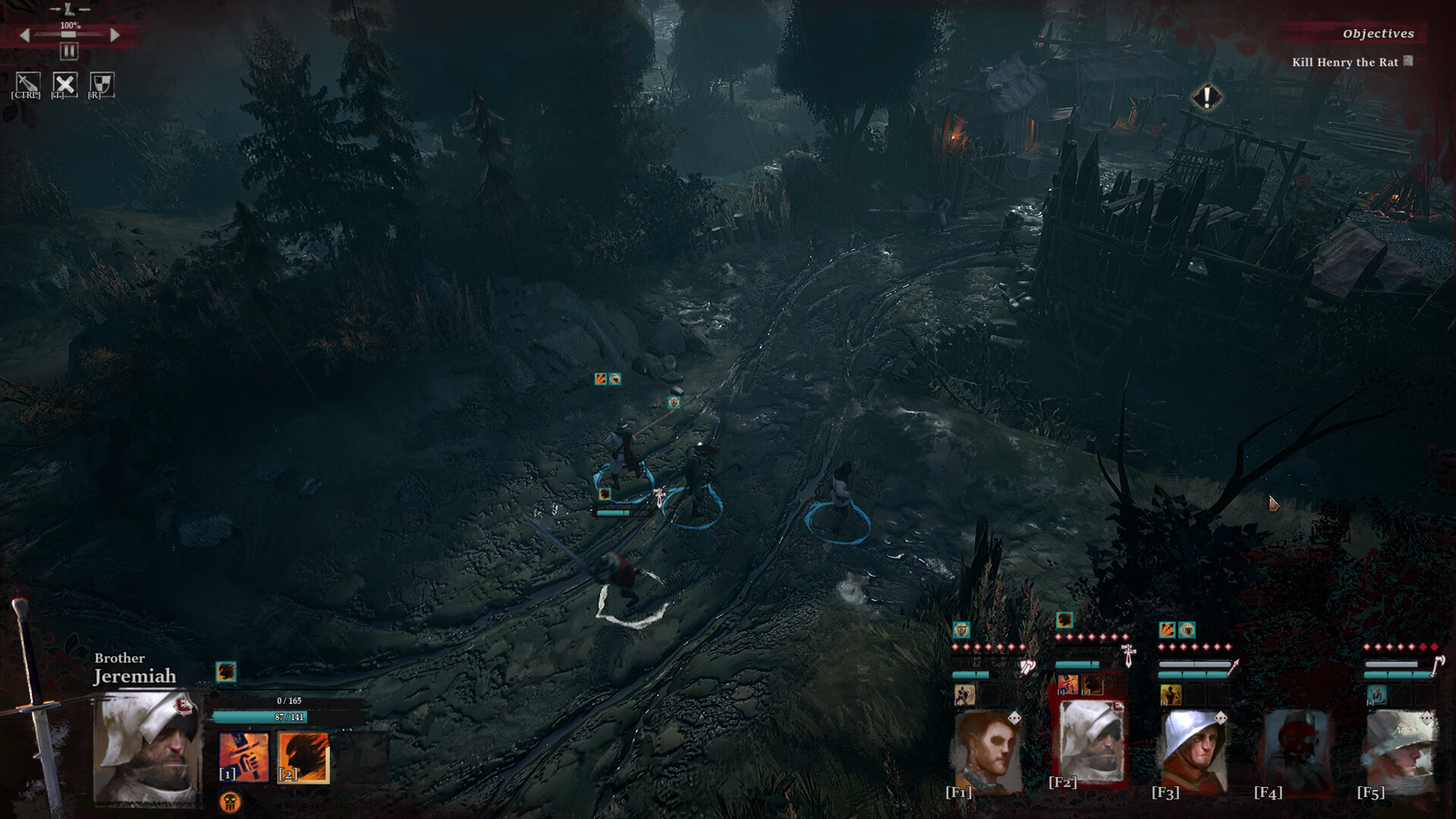Click the orange skull icon below abilities
1456x819 pixels.
(x=230, y=801)
